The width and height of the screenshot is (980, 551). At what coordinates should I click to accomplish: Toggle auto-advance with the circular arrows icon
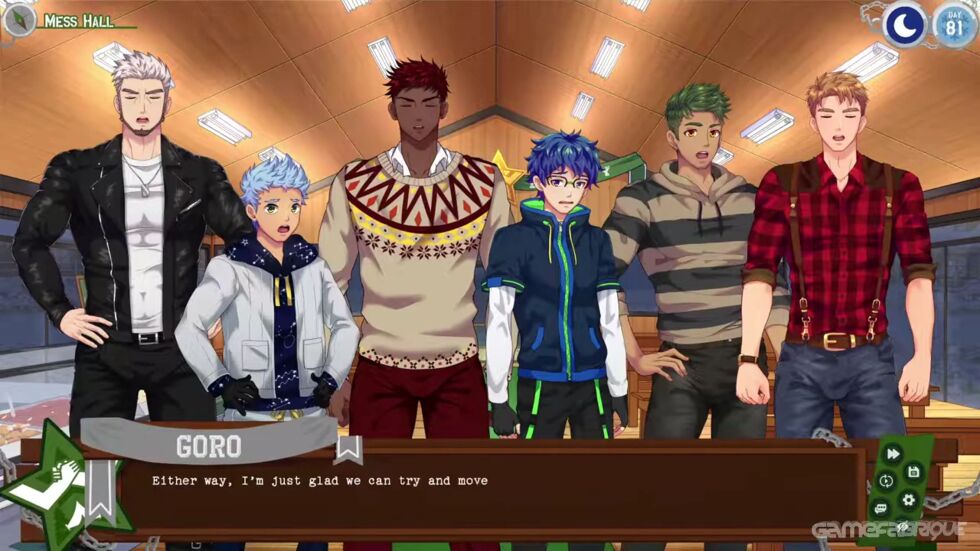pyautogui.click(x=886, y=481)
